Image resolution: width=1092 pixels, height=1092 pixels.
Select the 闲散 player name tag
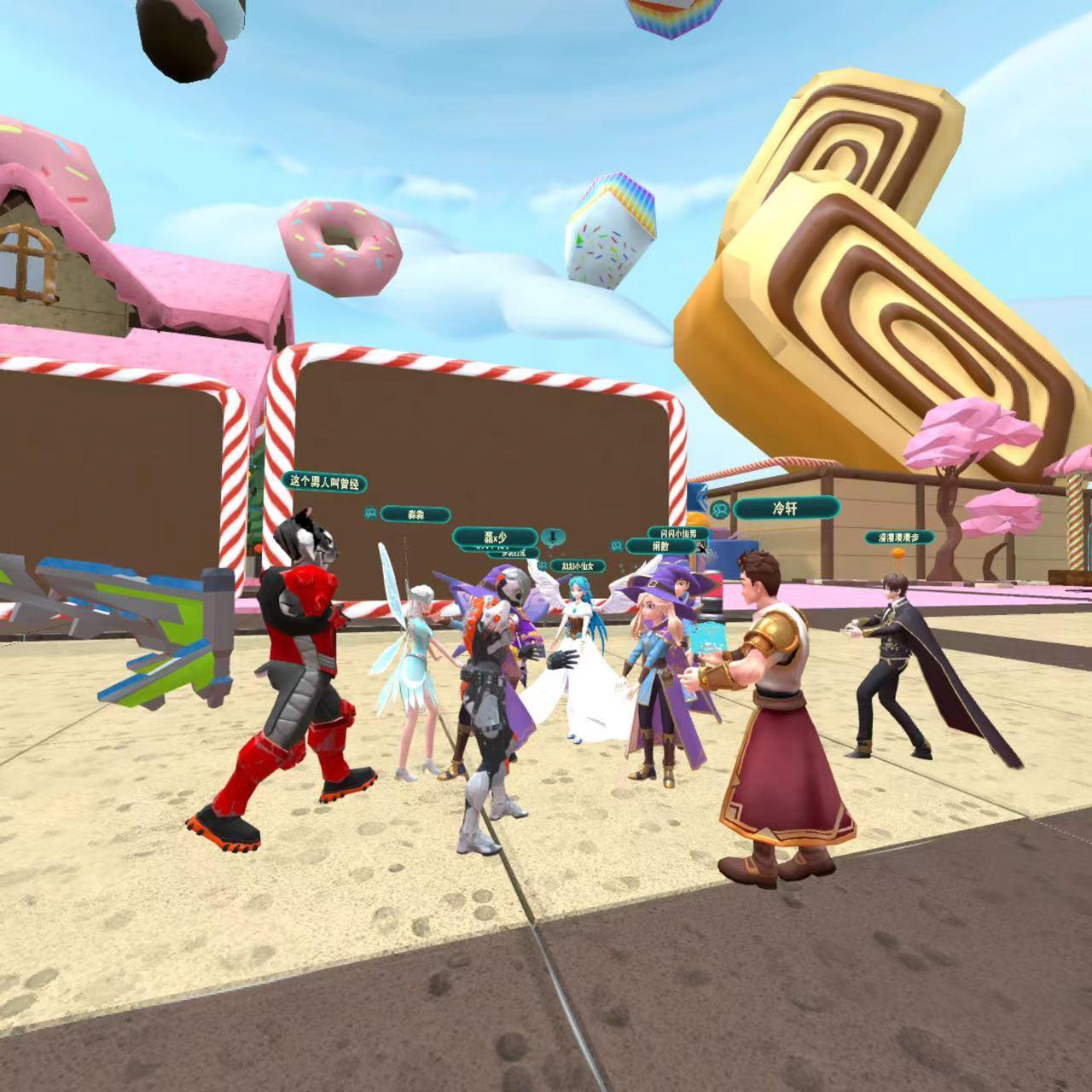pos(661,546)
